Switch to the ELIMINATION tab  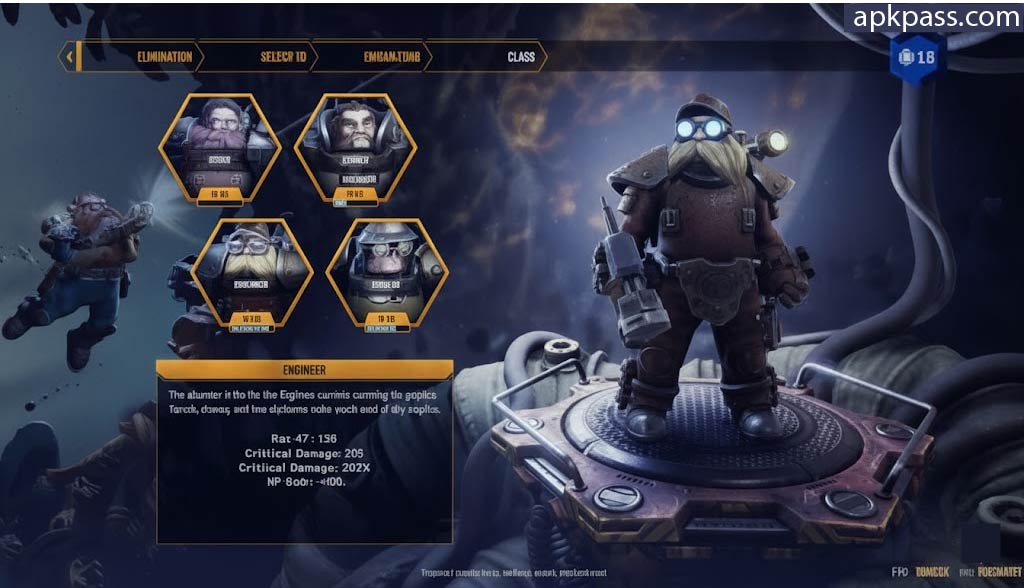164,57
